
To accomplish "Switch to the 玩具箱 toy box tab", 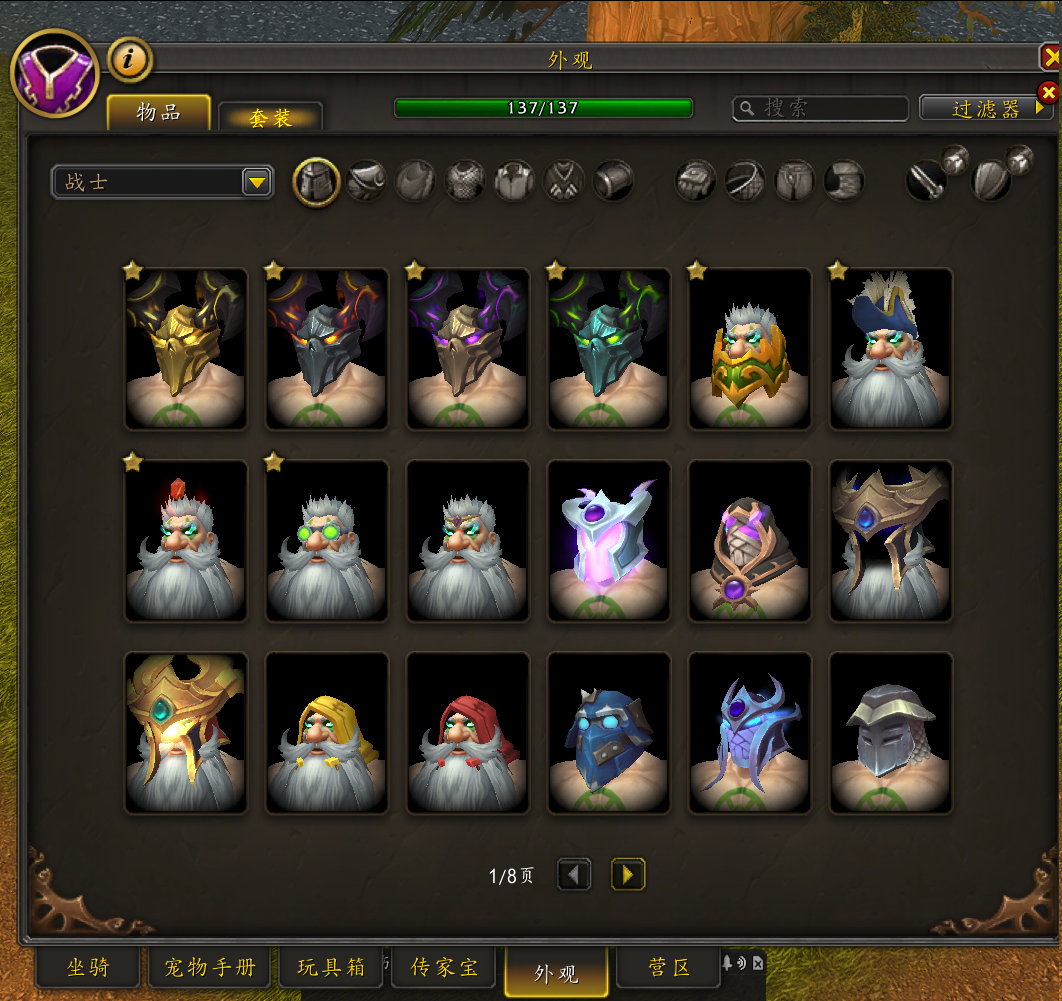I will [331, 967].
